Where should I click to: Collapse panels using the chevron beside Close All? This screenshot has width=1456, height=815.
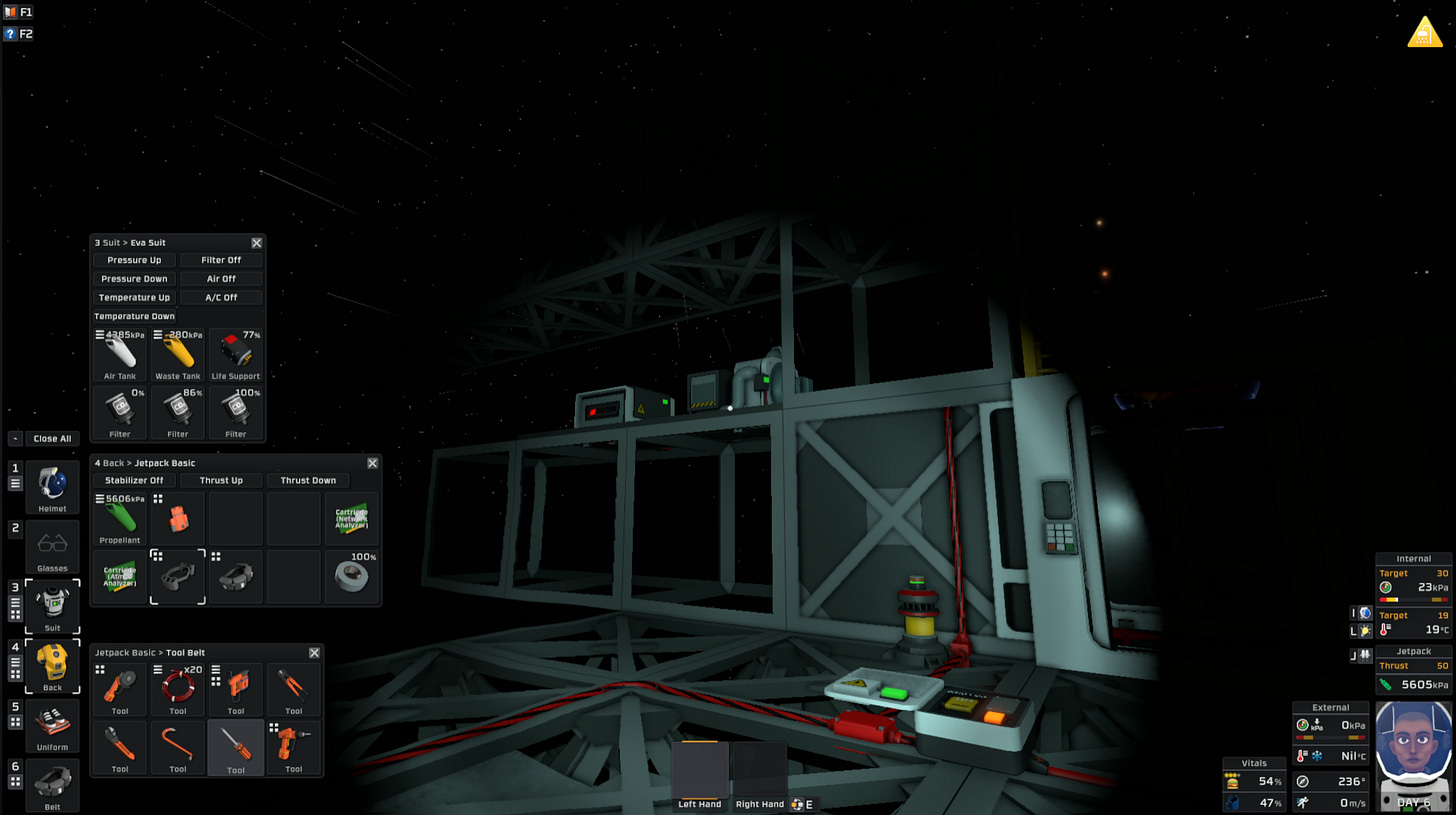13,438
